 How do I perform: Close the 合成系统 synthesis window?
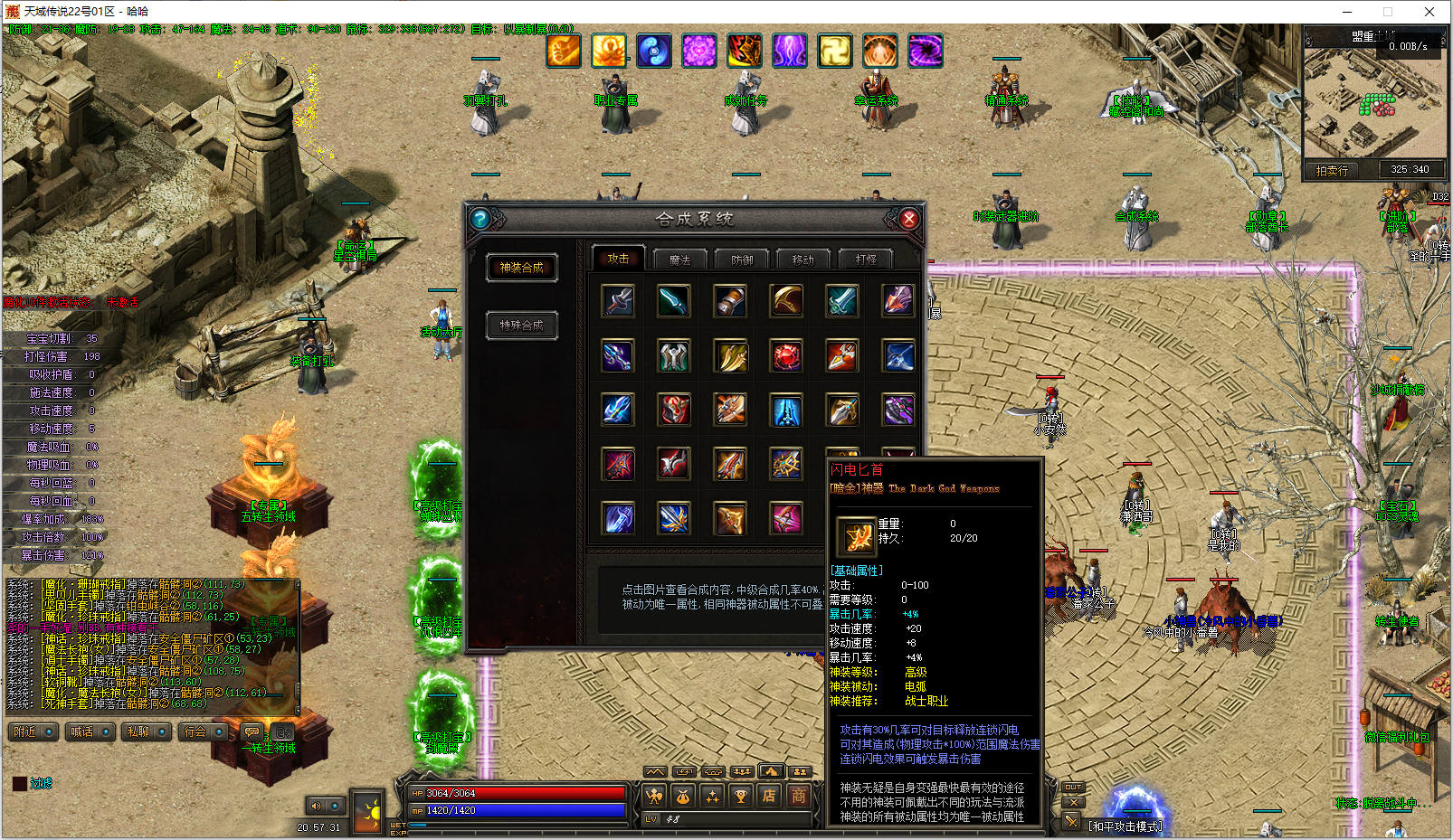click(x=909, y=219)
